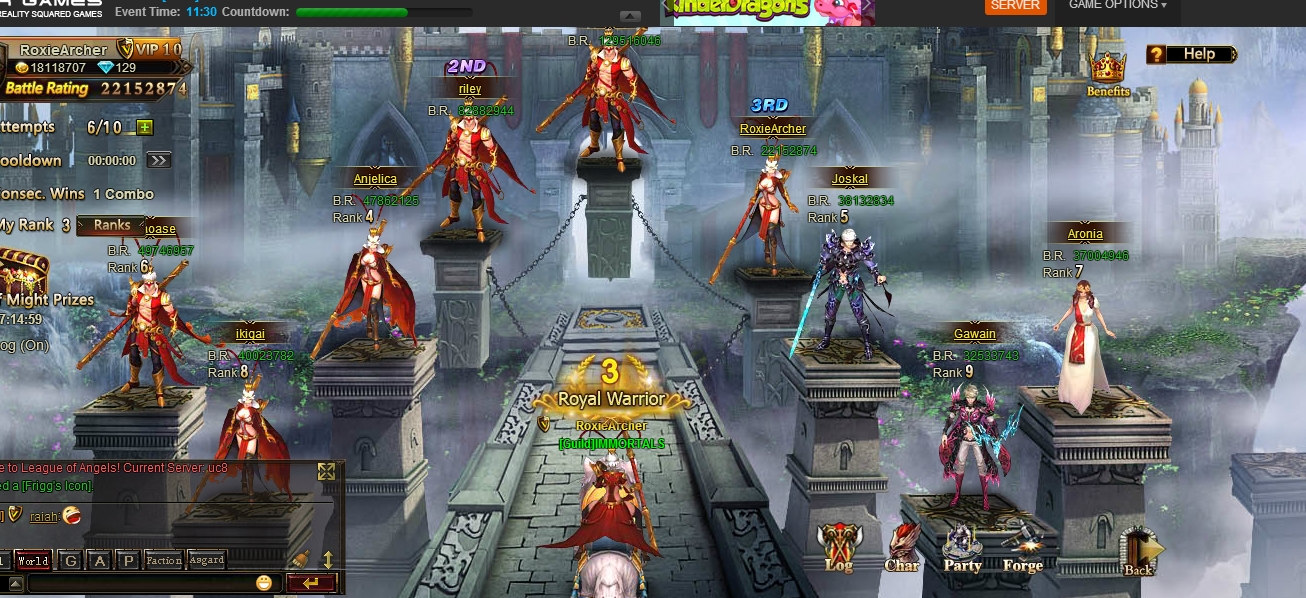Send the chat message with the enter button
The image size is (1306, 598).
click(310, 583)
